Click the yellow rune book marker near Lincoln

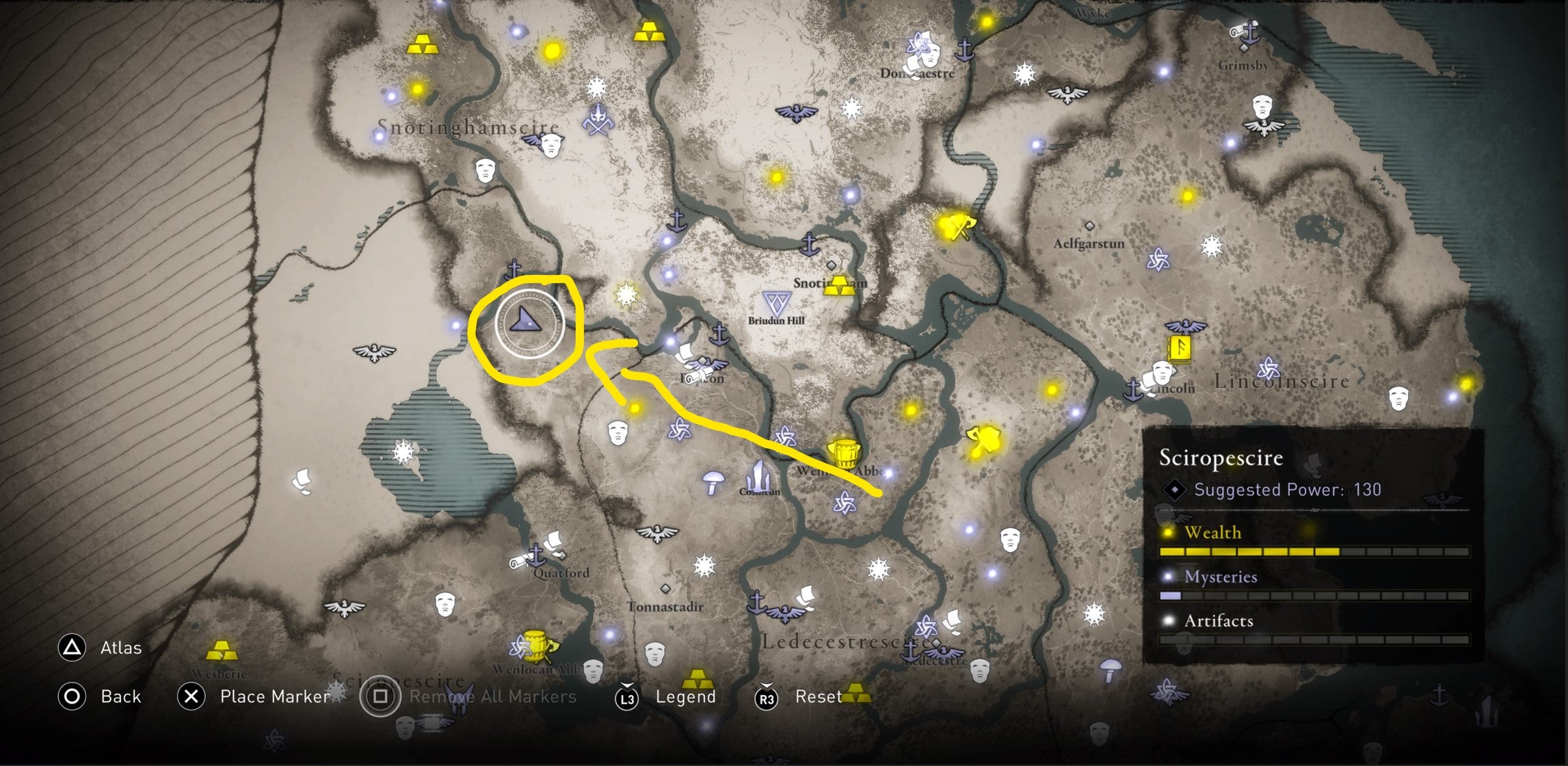point(1179,349)
